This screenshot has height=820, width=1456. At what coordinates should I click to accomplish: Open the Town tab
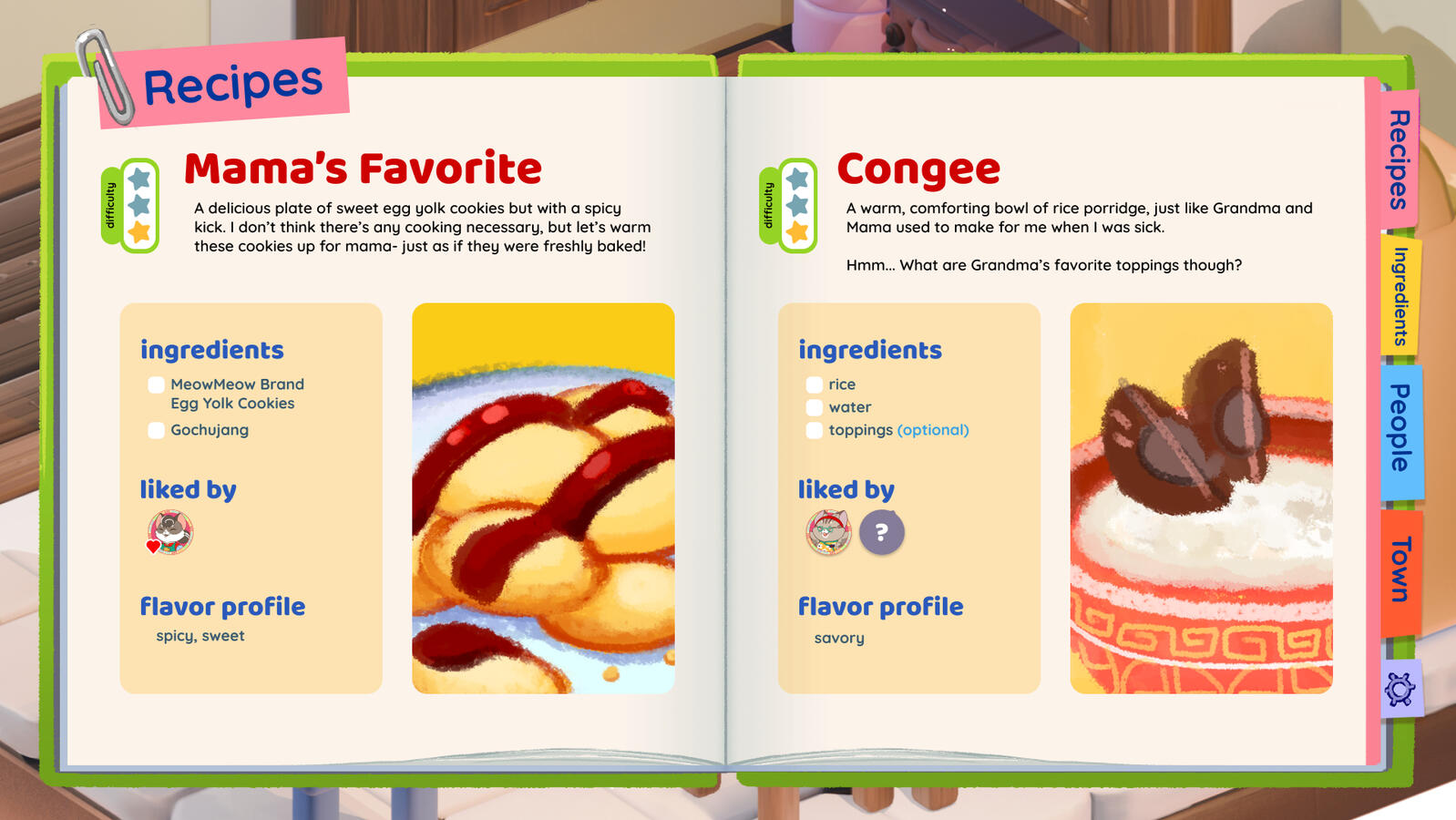[1400, 569]
